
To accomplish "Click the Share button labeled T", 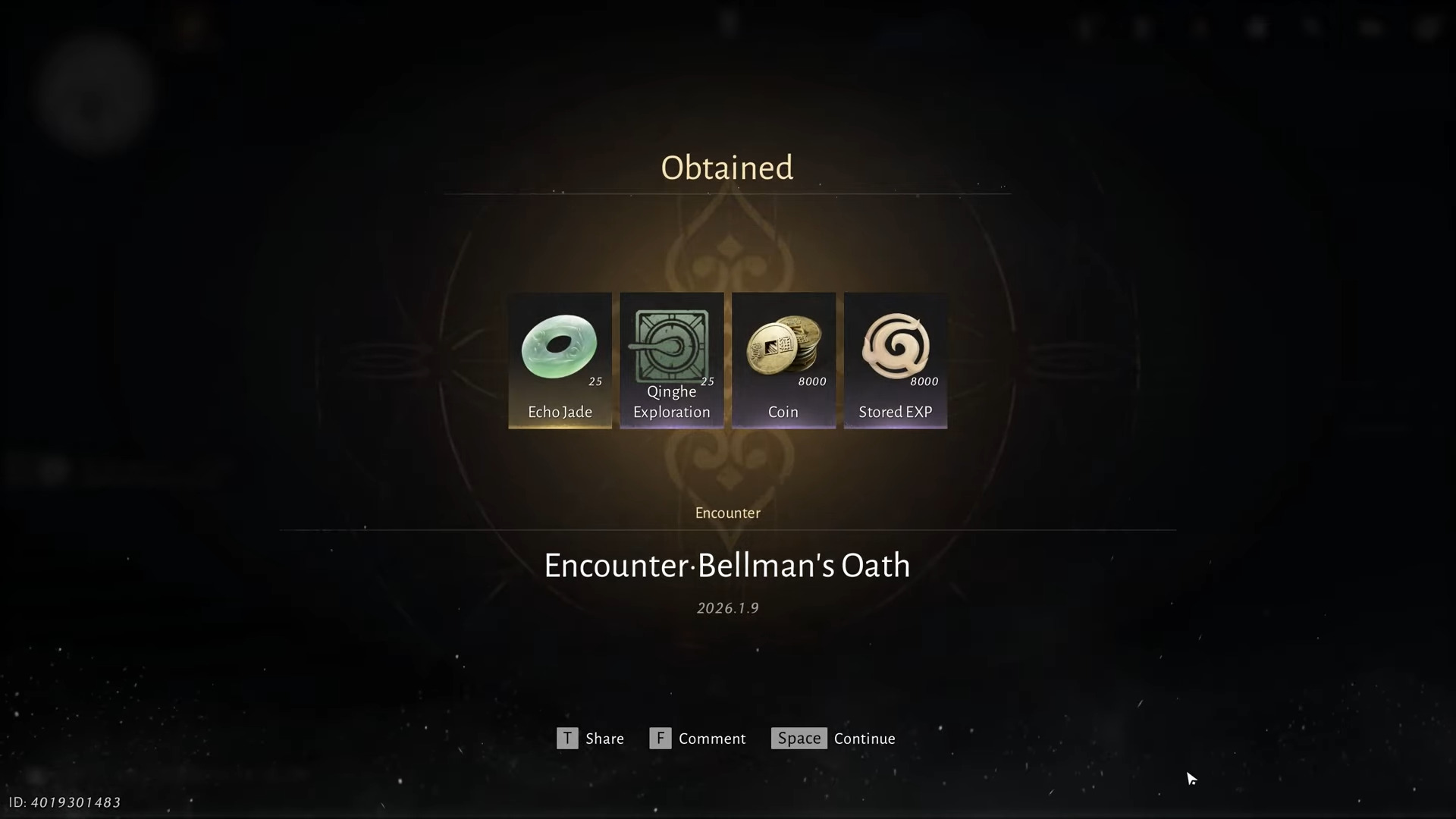I will [591, 738].
